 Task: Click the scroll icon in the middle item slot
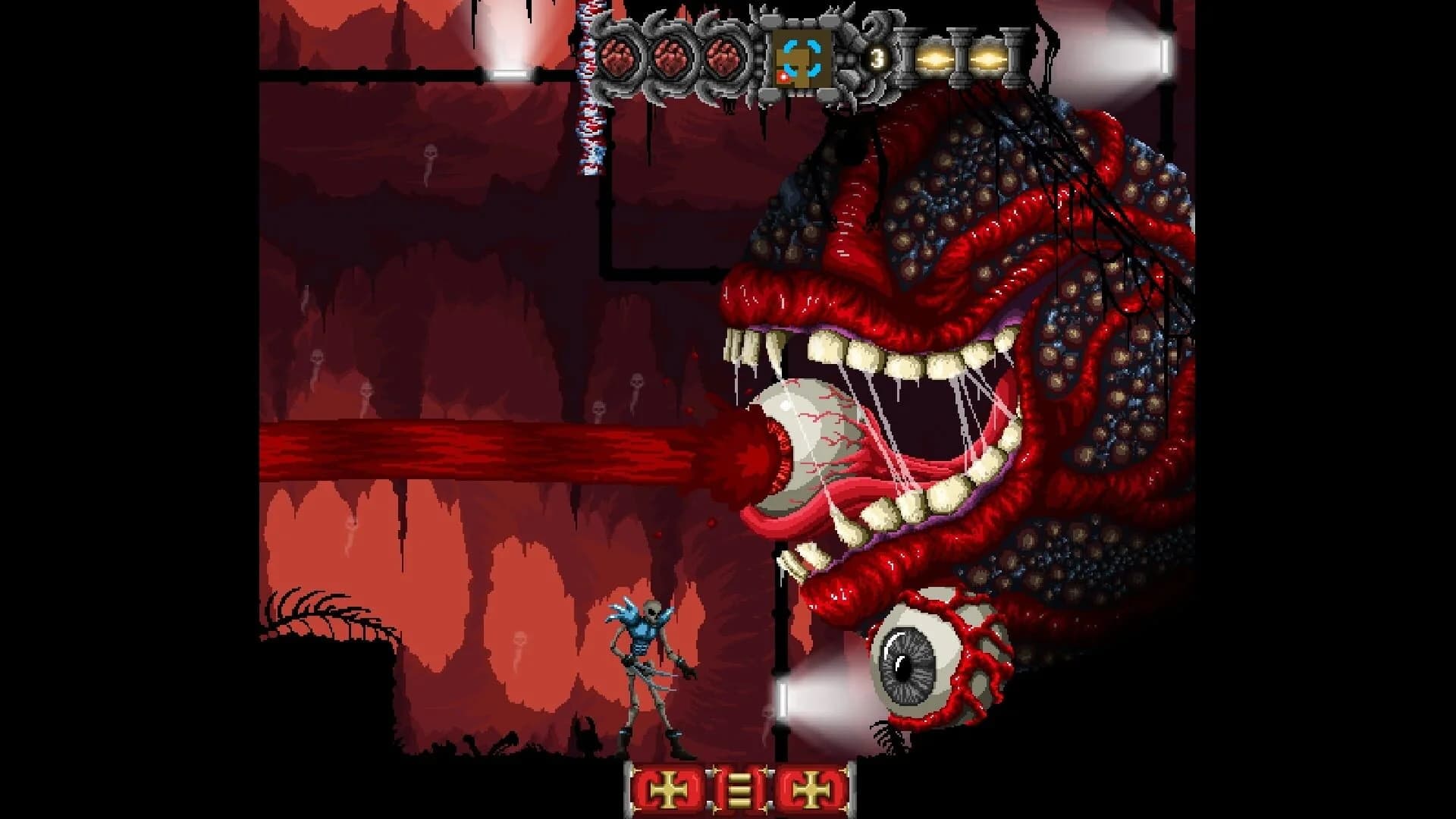(x=739, y=789)
